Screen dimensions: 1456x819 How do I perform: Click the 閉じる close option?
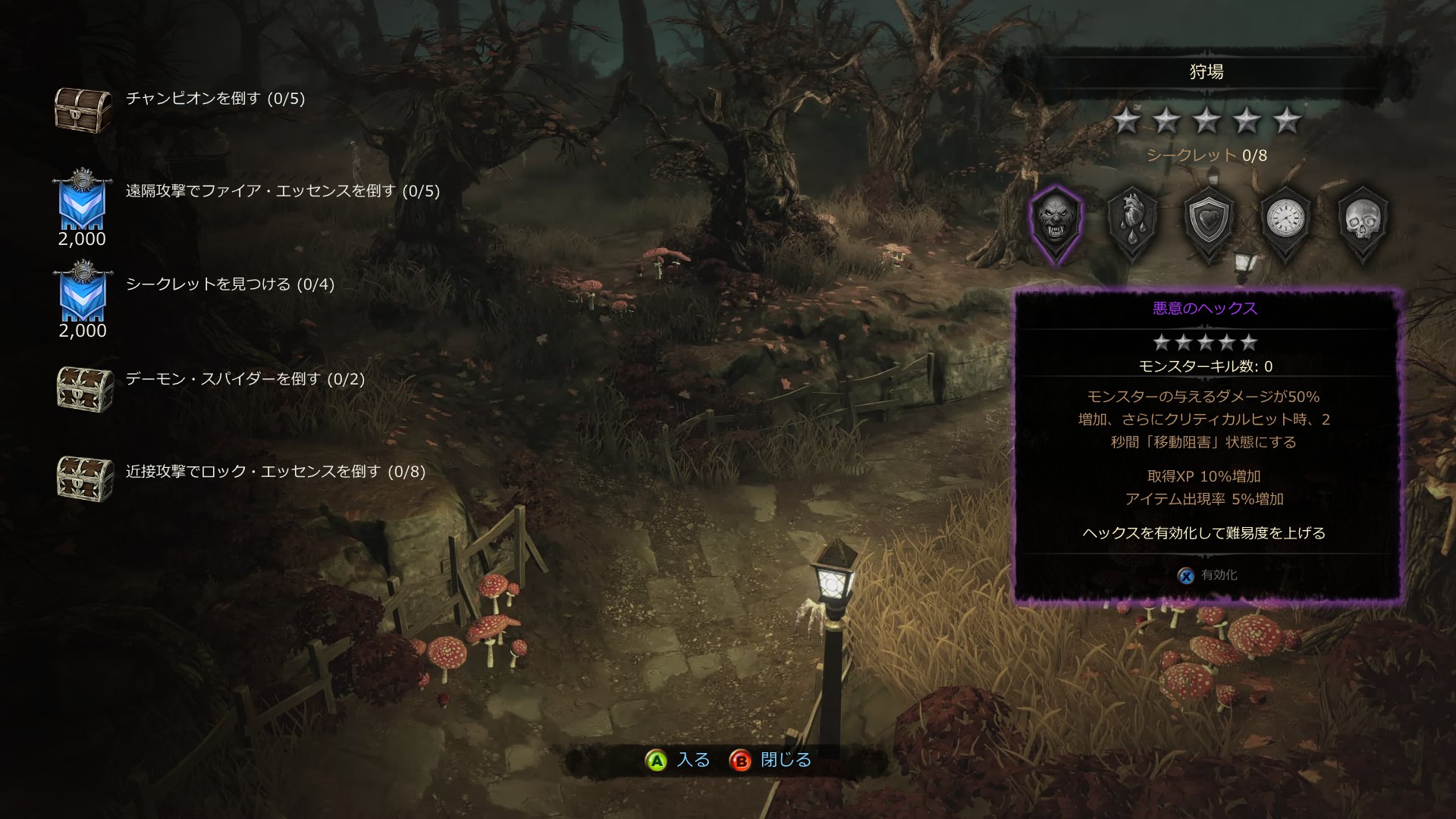pos(771,760)
